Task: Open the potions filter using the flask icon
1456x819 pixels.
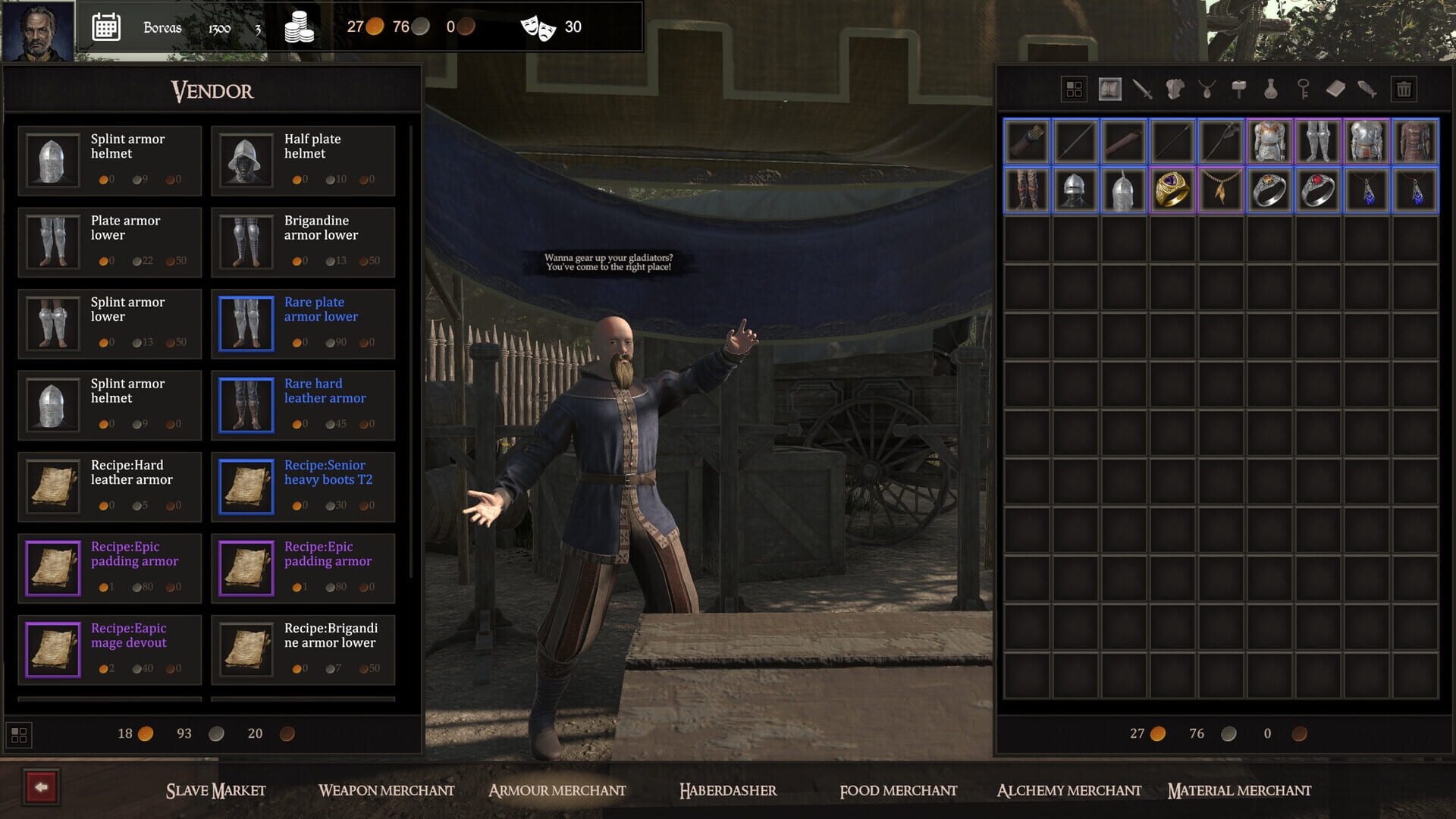Action: (x=1270, y=89)
